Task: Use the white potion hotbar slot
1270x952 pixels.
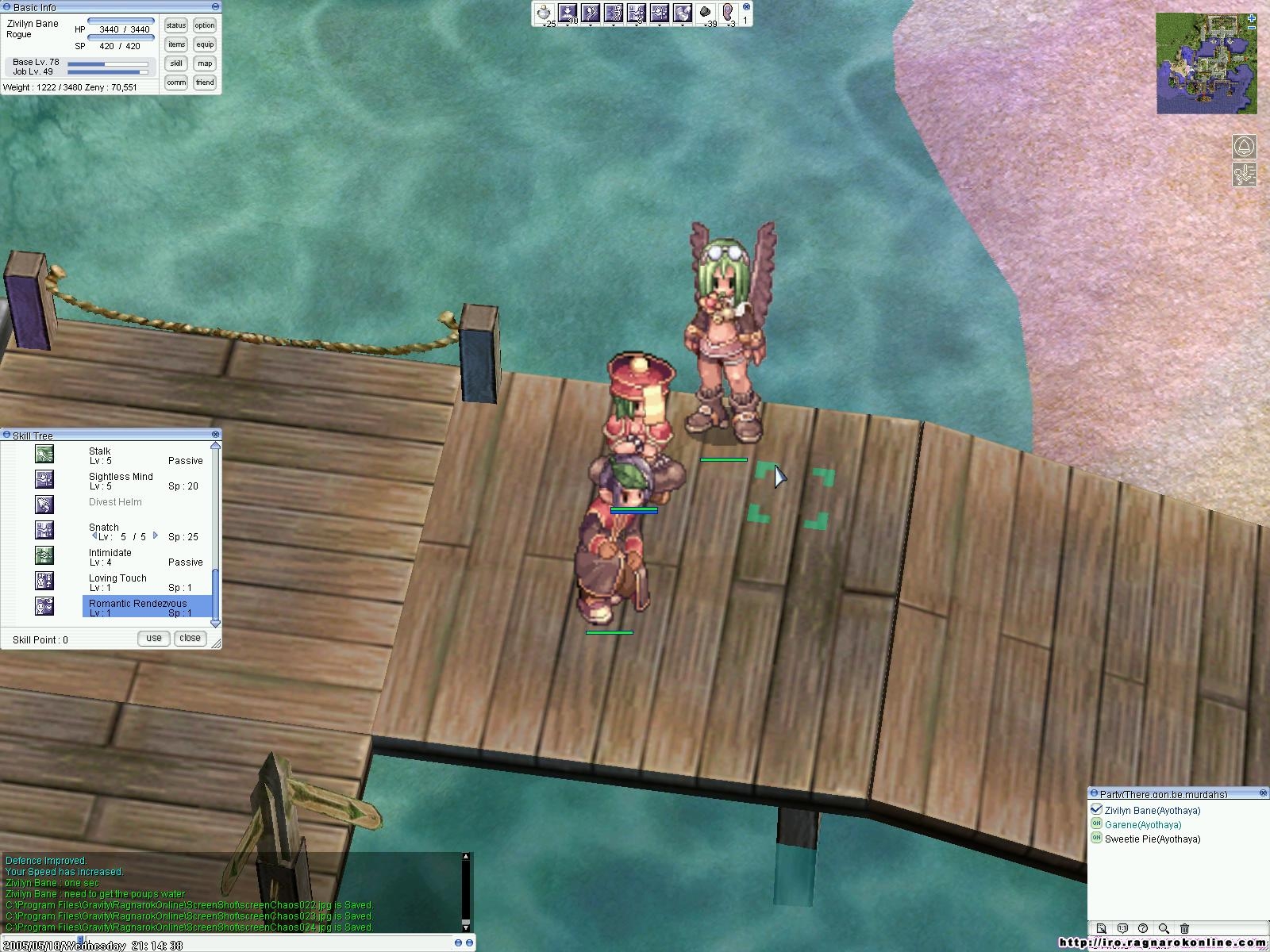Action: 544,13
